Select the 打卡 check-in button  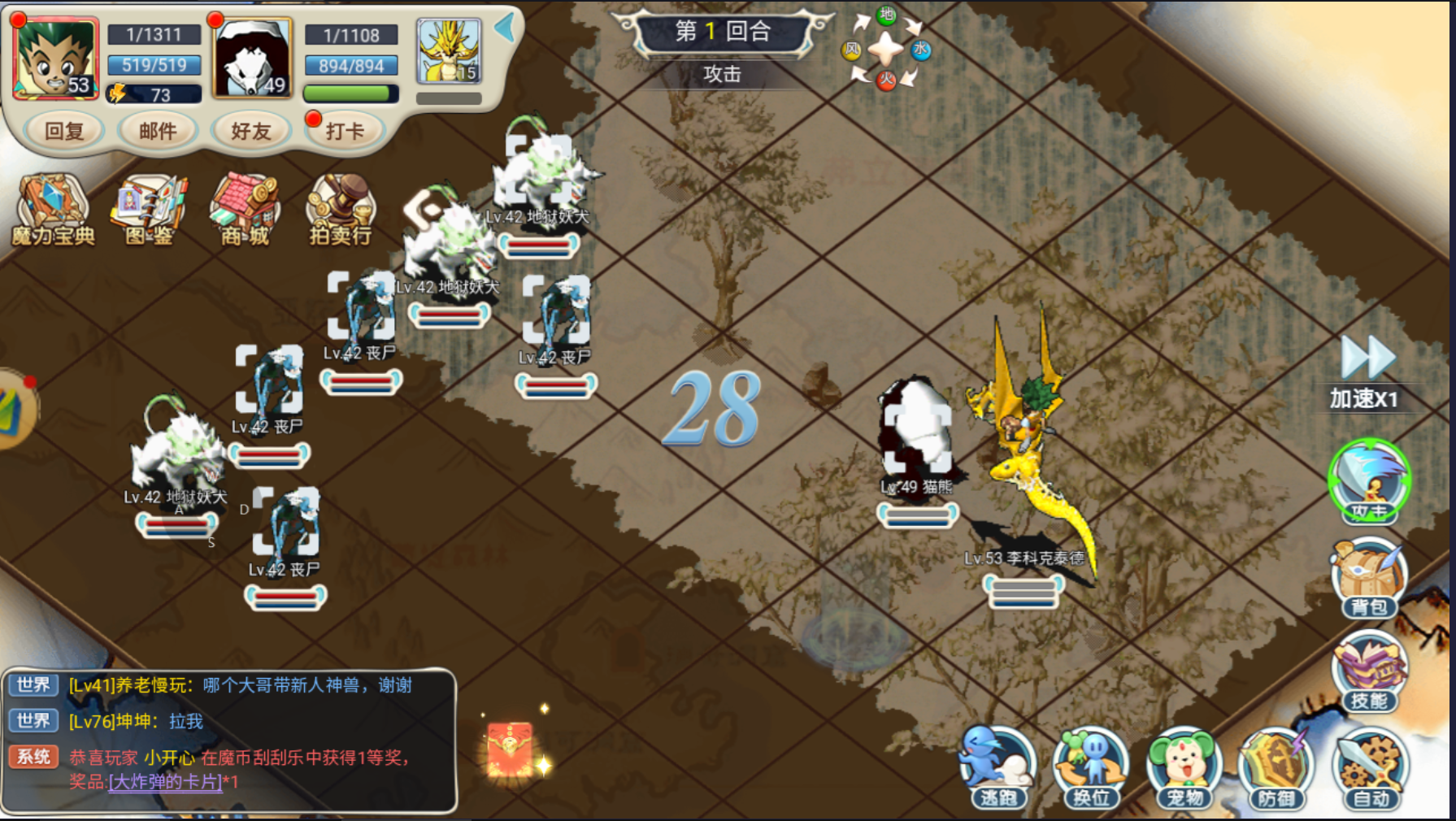[345, 131]
